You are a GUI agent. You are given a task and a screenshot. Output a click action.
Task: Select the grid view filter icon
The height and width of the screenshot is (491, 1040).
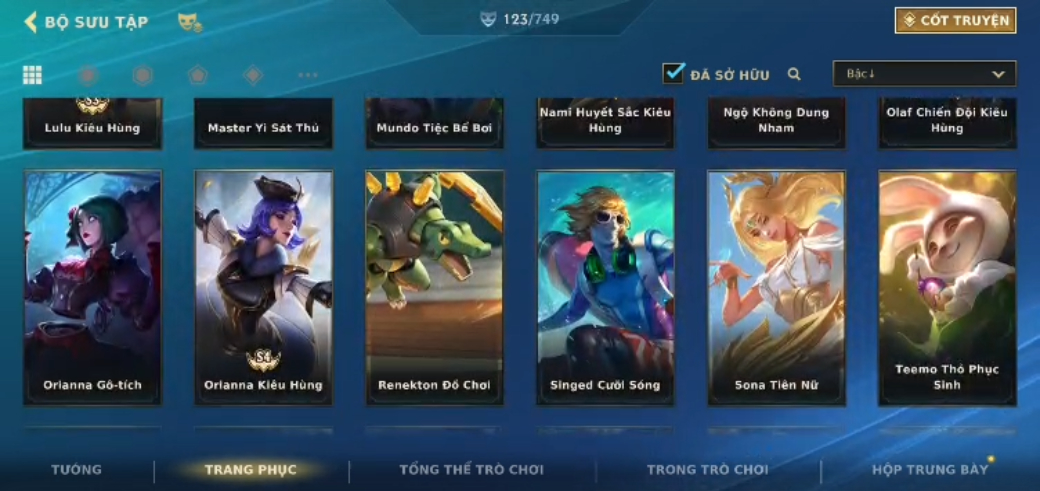tap(32, 75)
